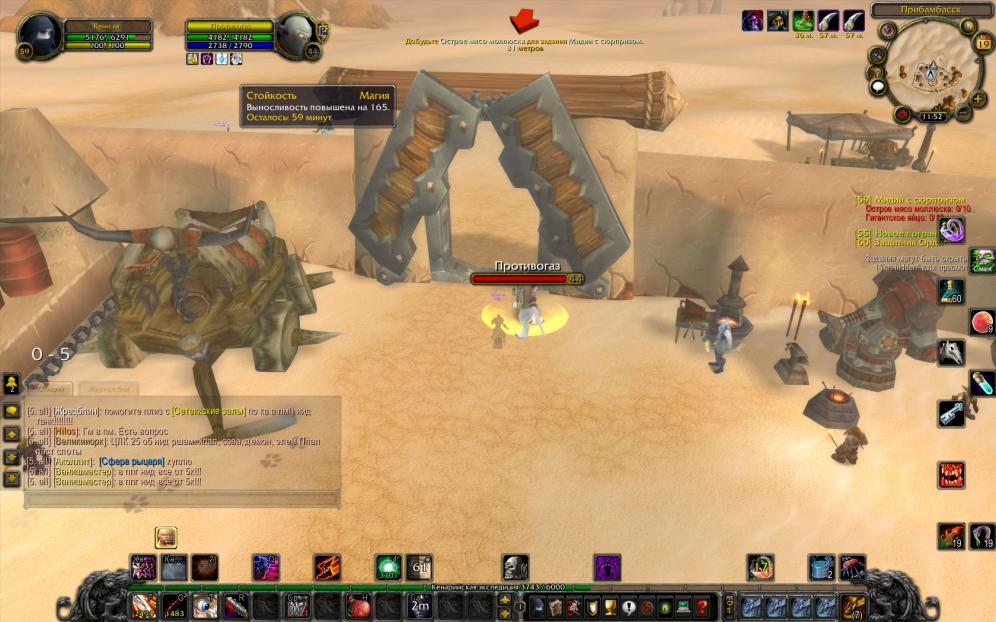
Task: Select the Противогаз target portrait
Action: pos(297,37)
